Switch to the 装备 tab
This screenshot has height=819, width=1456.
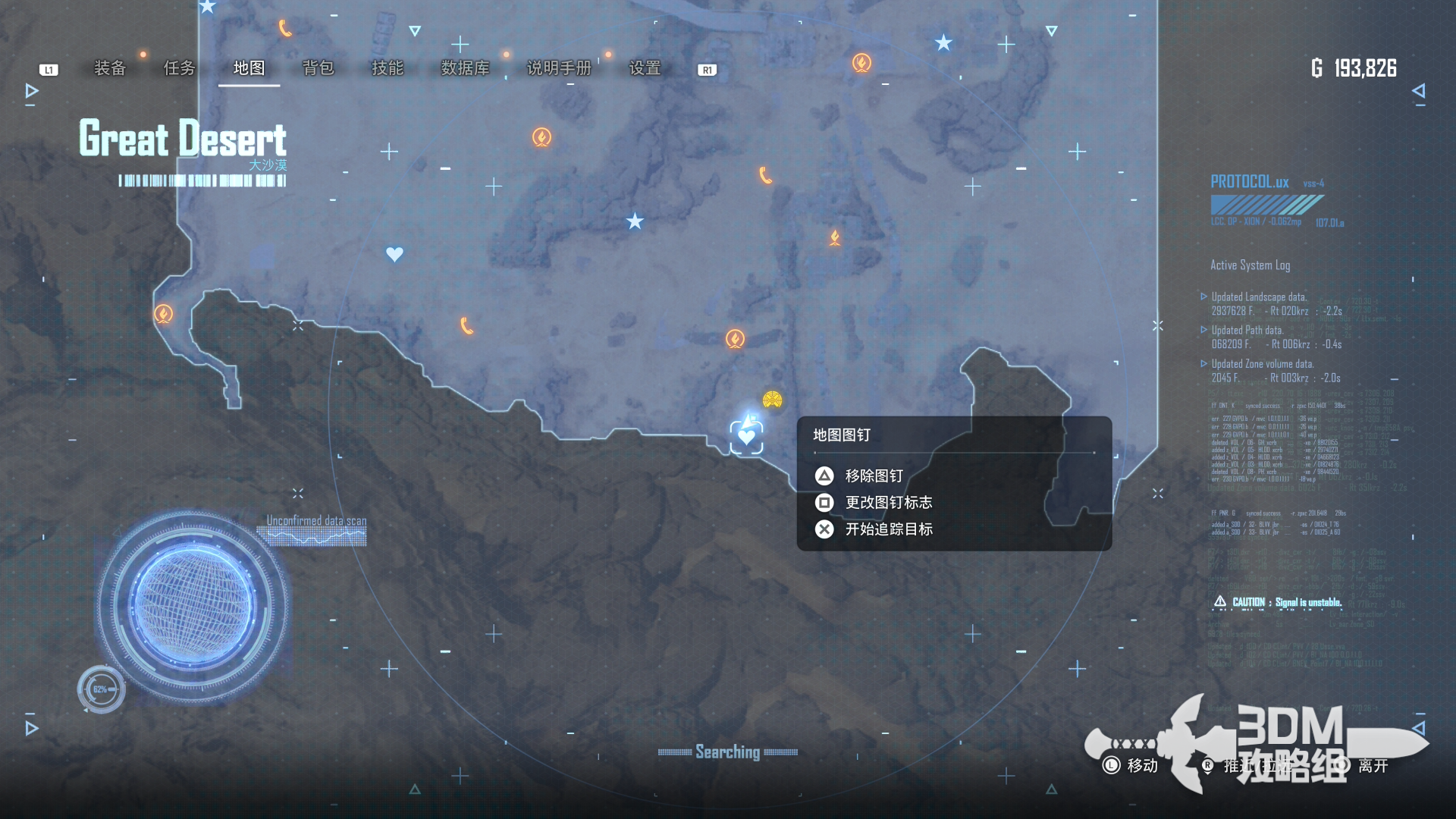point(109,68)
